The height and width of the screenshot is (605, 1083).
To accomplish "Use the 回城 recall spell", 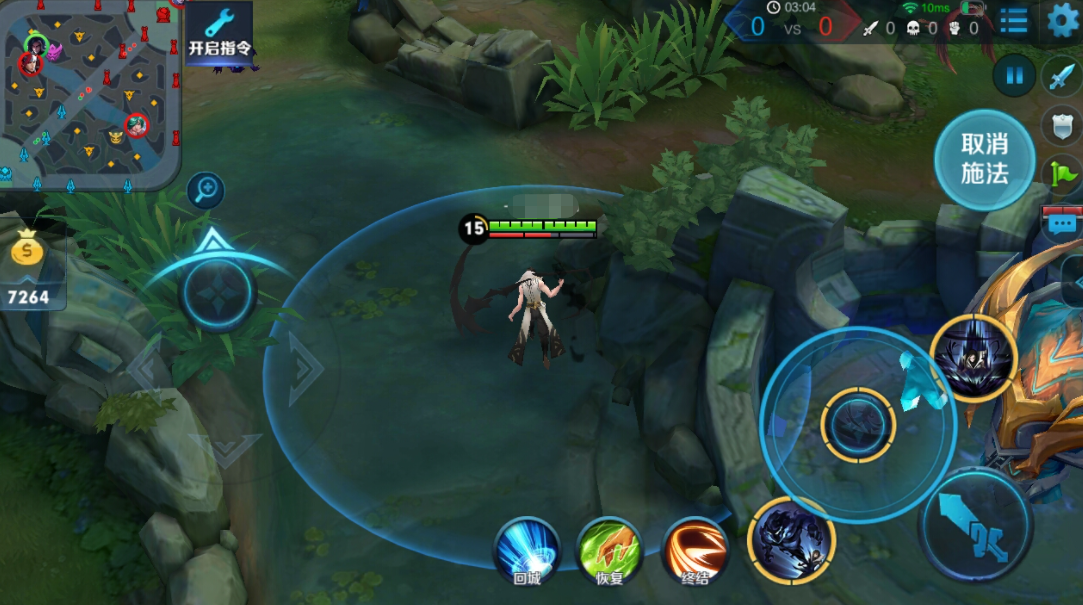I will (527, 551).
